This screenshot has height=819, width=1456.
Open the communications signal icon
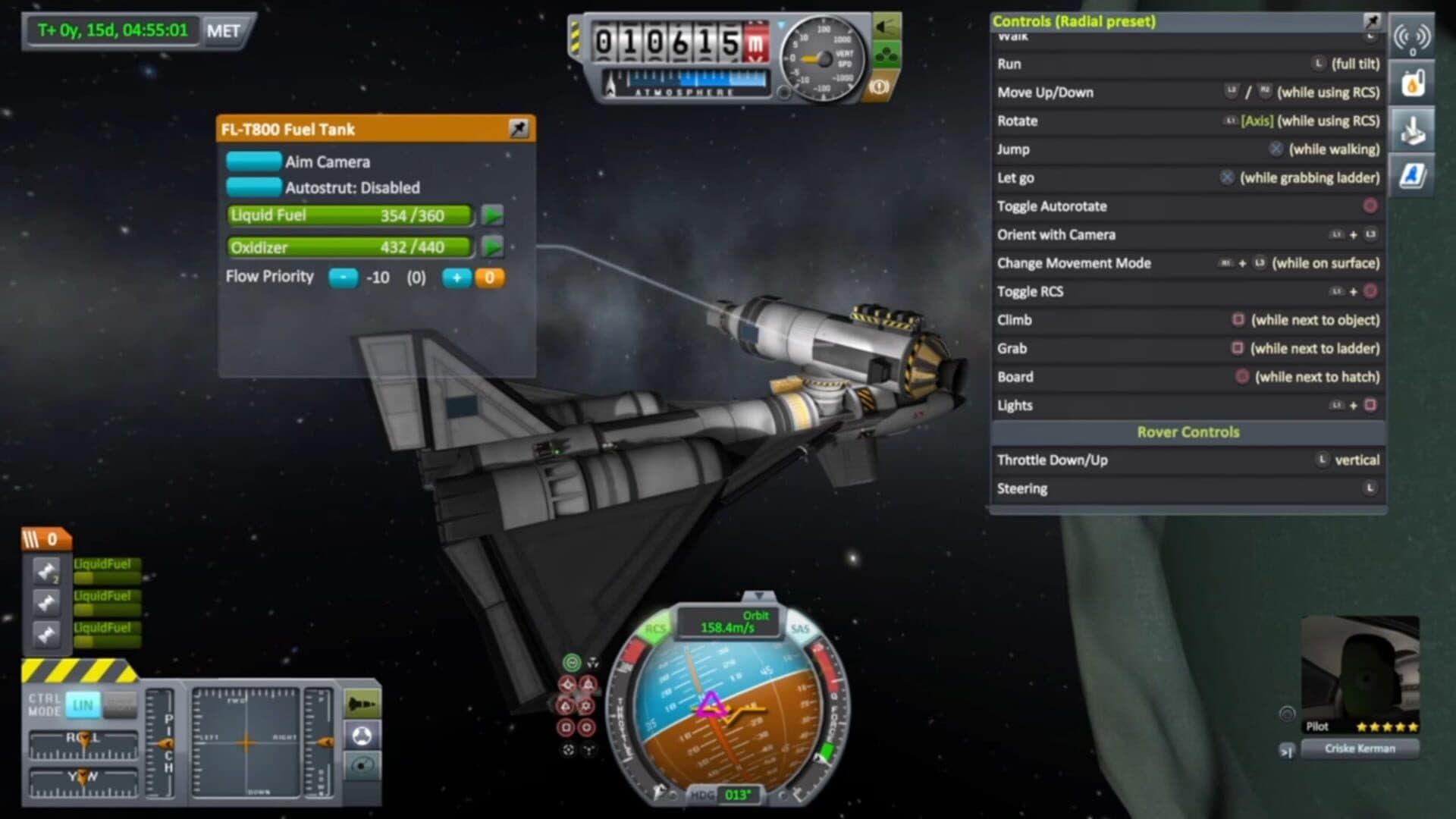(x=1411, y=38)
